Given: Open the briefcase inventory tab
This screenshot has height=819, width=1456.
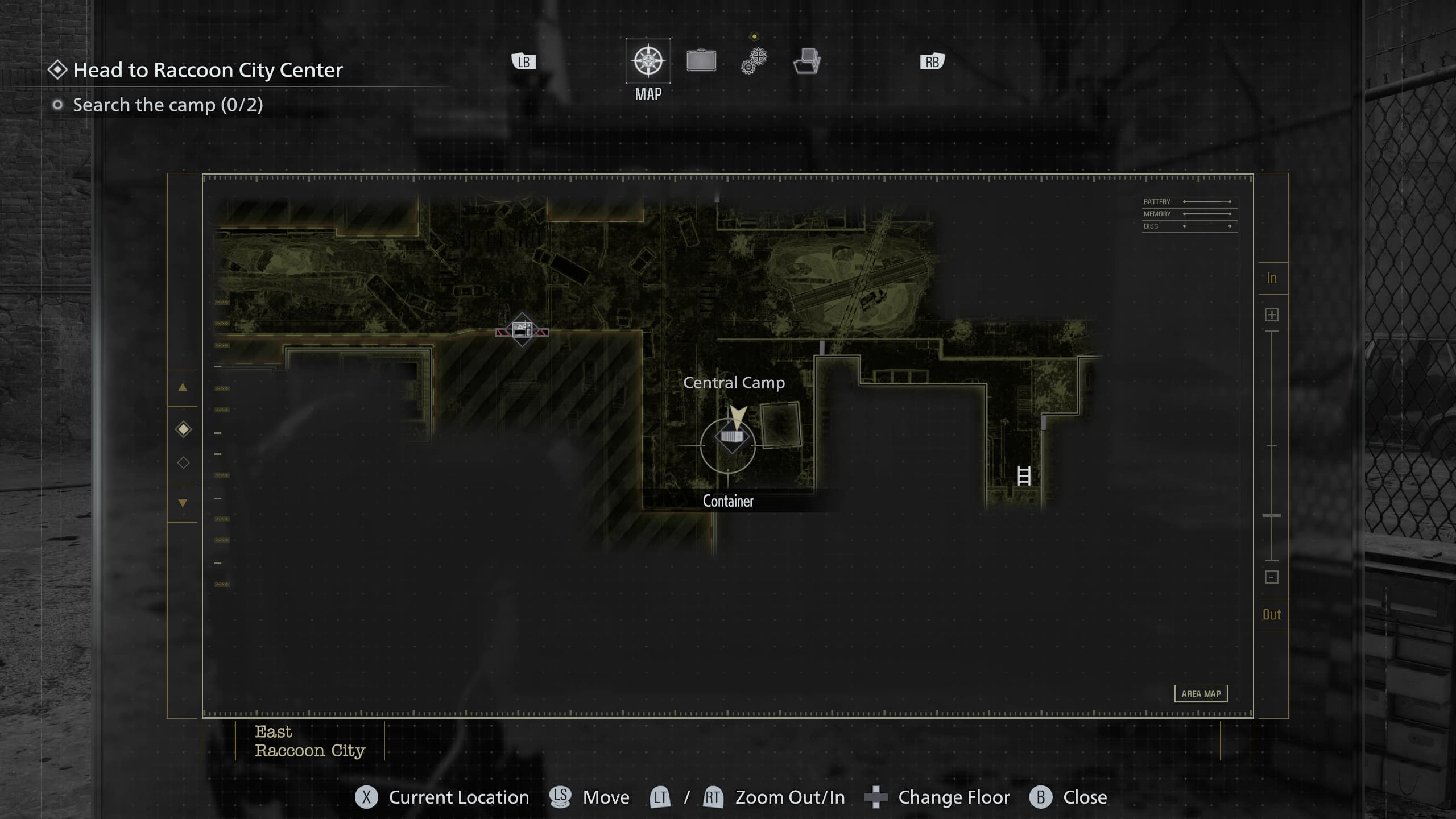Looking at the screenshot, I should (x=701, y=61).
